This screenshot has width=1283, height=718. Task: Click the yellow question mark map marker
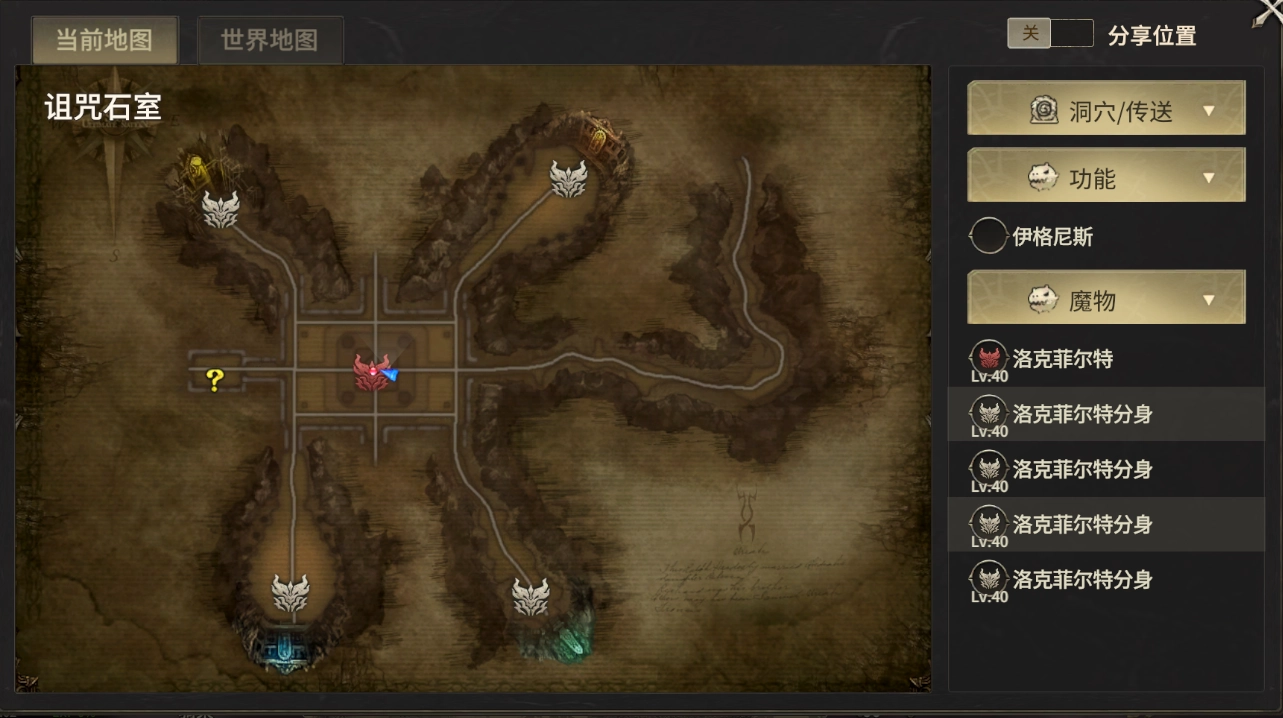(214, 378)
